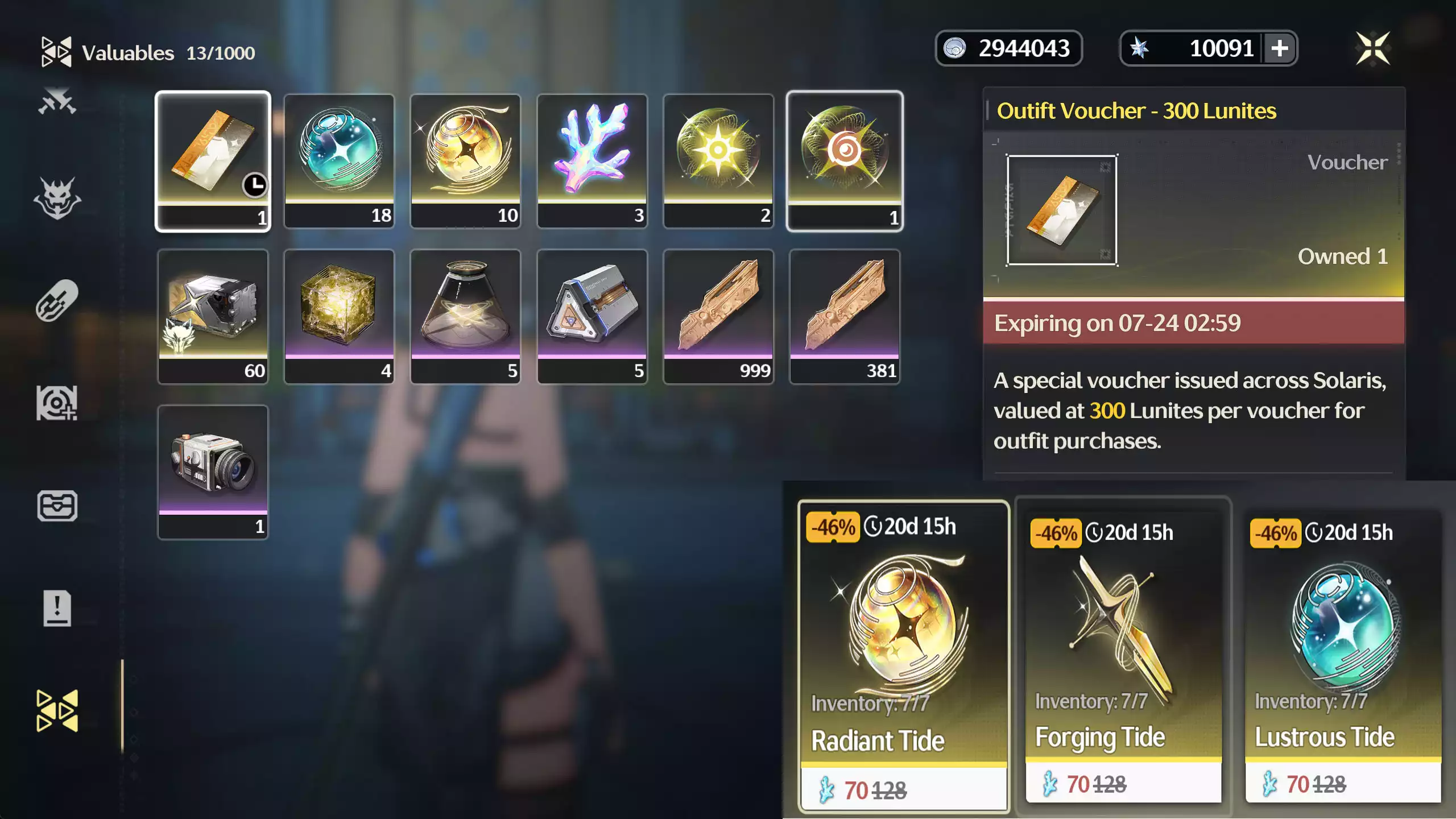Close the inventory with the X button
This screenshot has height=819, width=1456.
(x=1373, y=48)
